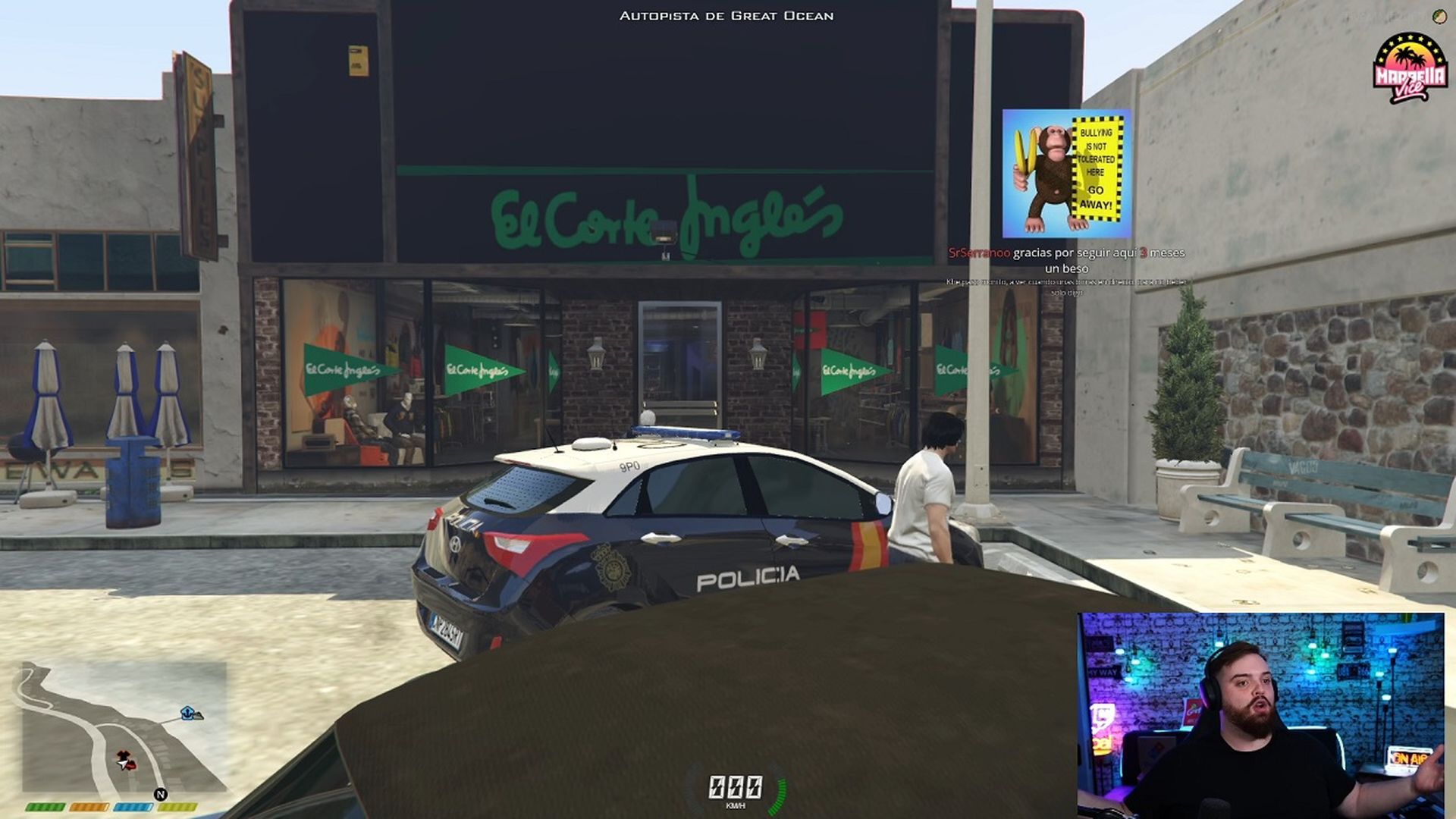This screenshot has width=1456, height=819.
Task: Select the player arrow marker on minimap
Action: point(122,764)
